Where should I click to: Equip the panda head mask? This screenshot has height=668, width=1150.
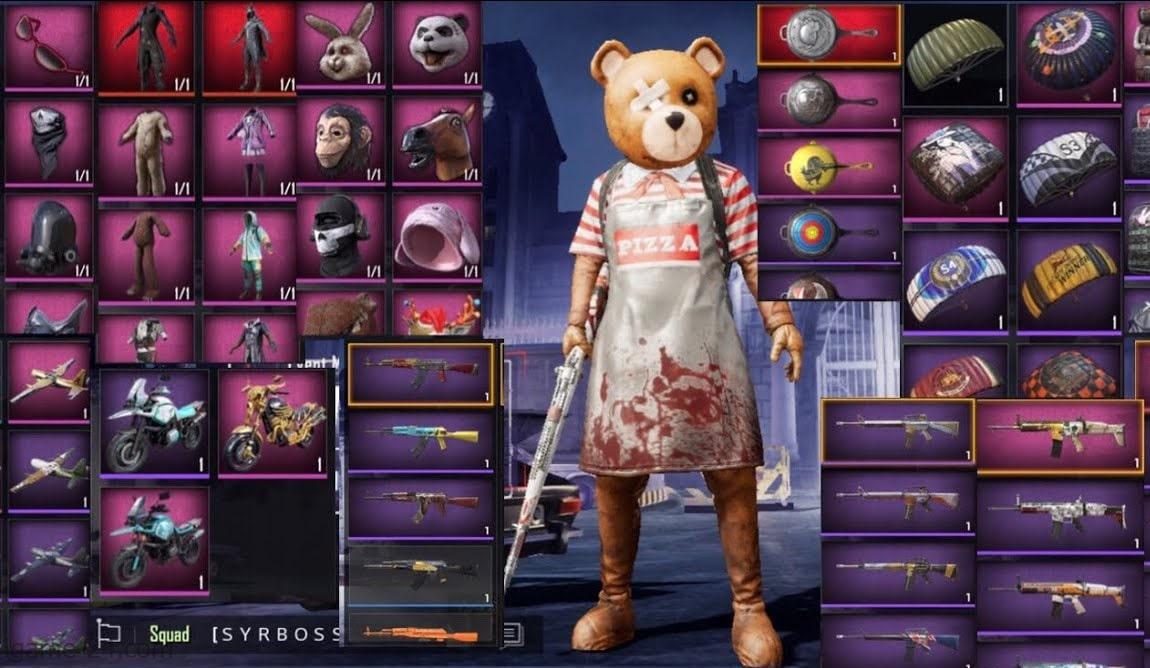(437, 45)
